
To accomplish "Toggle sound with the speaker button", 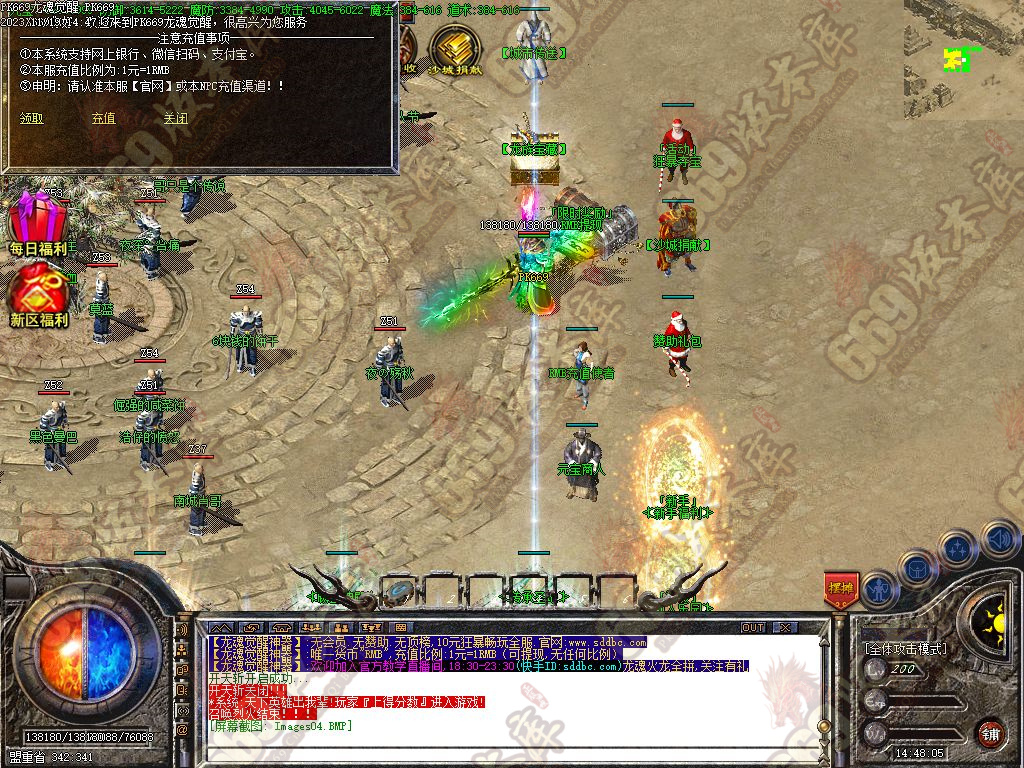I will (999, 539).
